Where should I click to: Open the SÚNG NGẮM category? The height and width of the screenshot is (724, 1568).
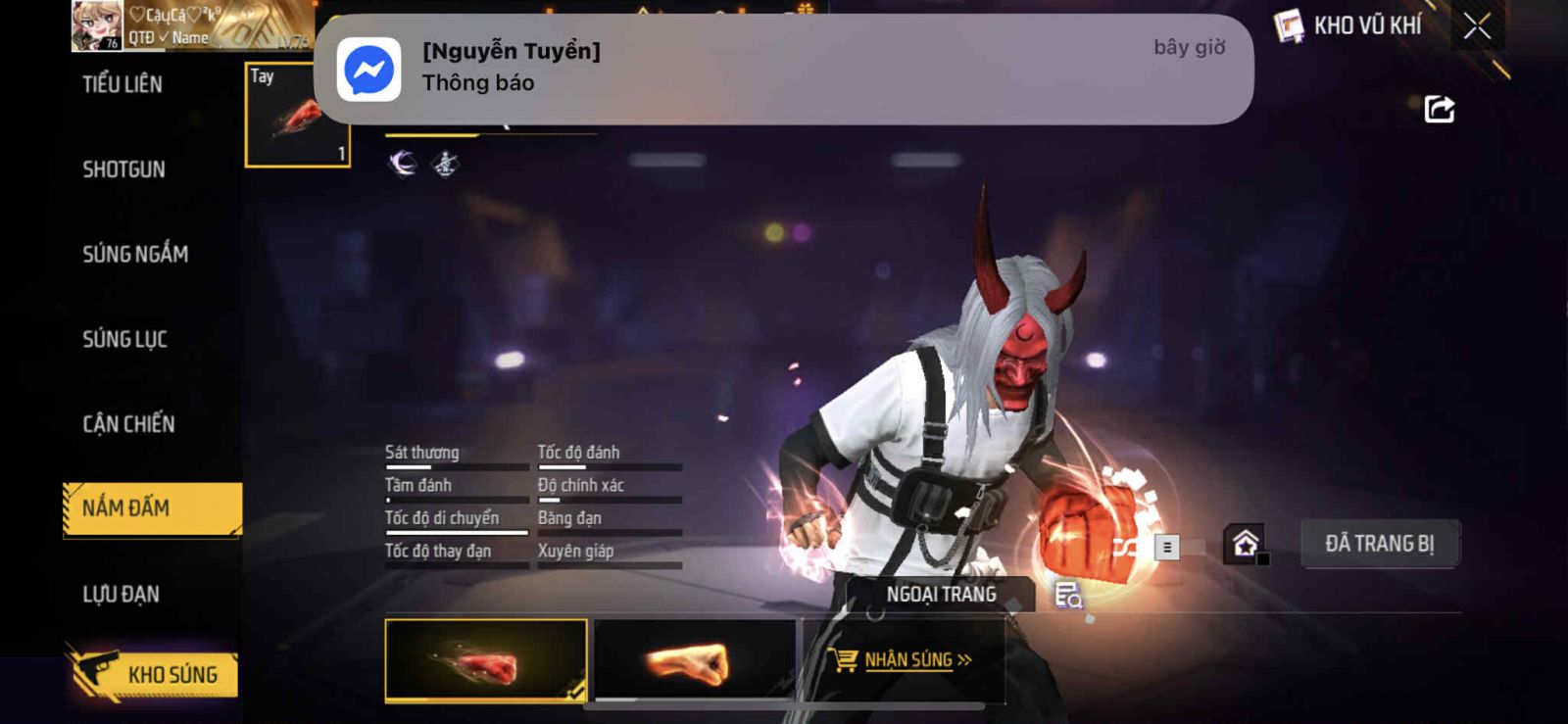click(135, 255)
